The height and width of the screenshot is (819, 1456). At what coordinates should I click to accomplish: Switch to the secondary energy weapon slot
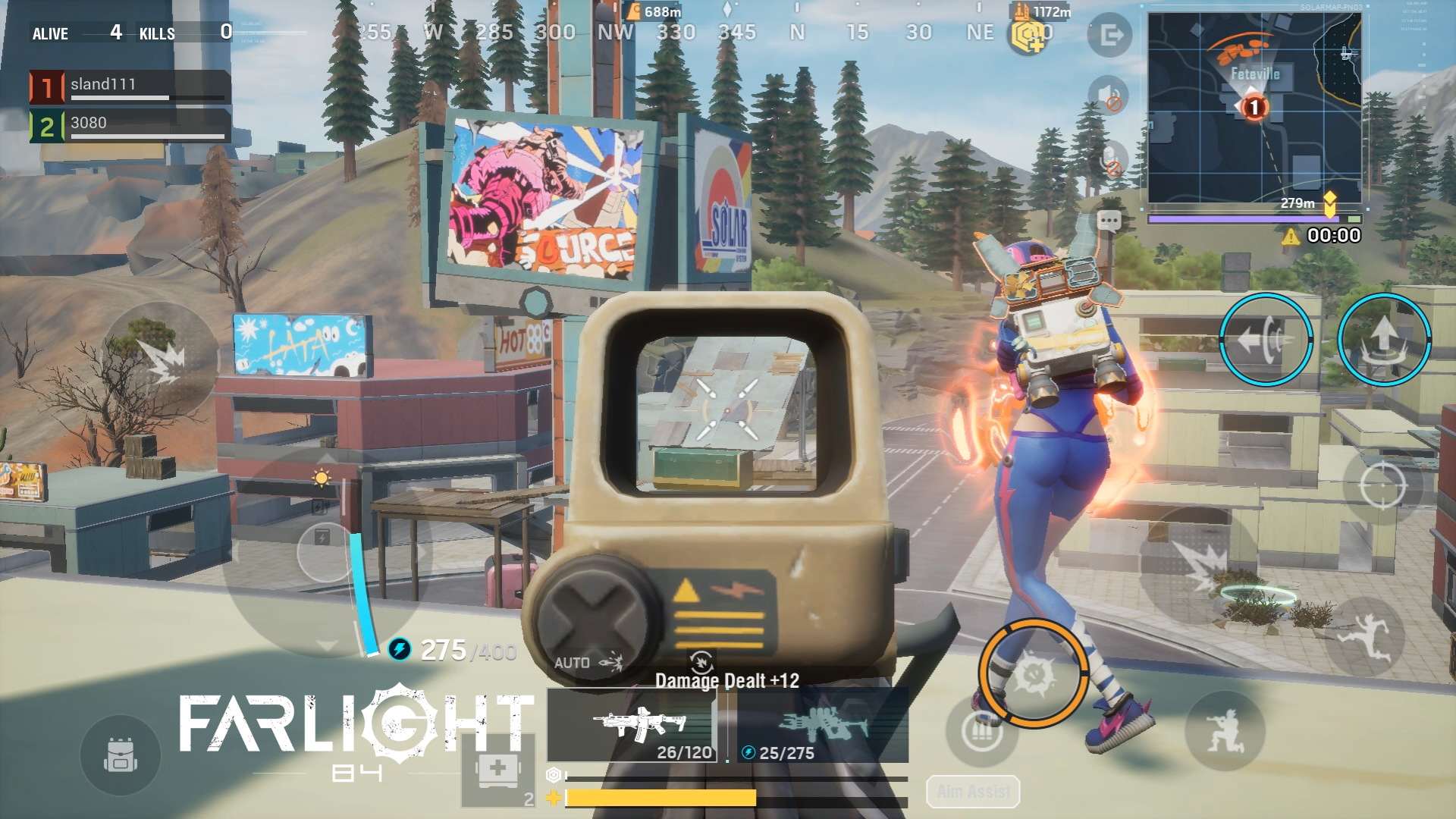[x=823, y=725]
